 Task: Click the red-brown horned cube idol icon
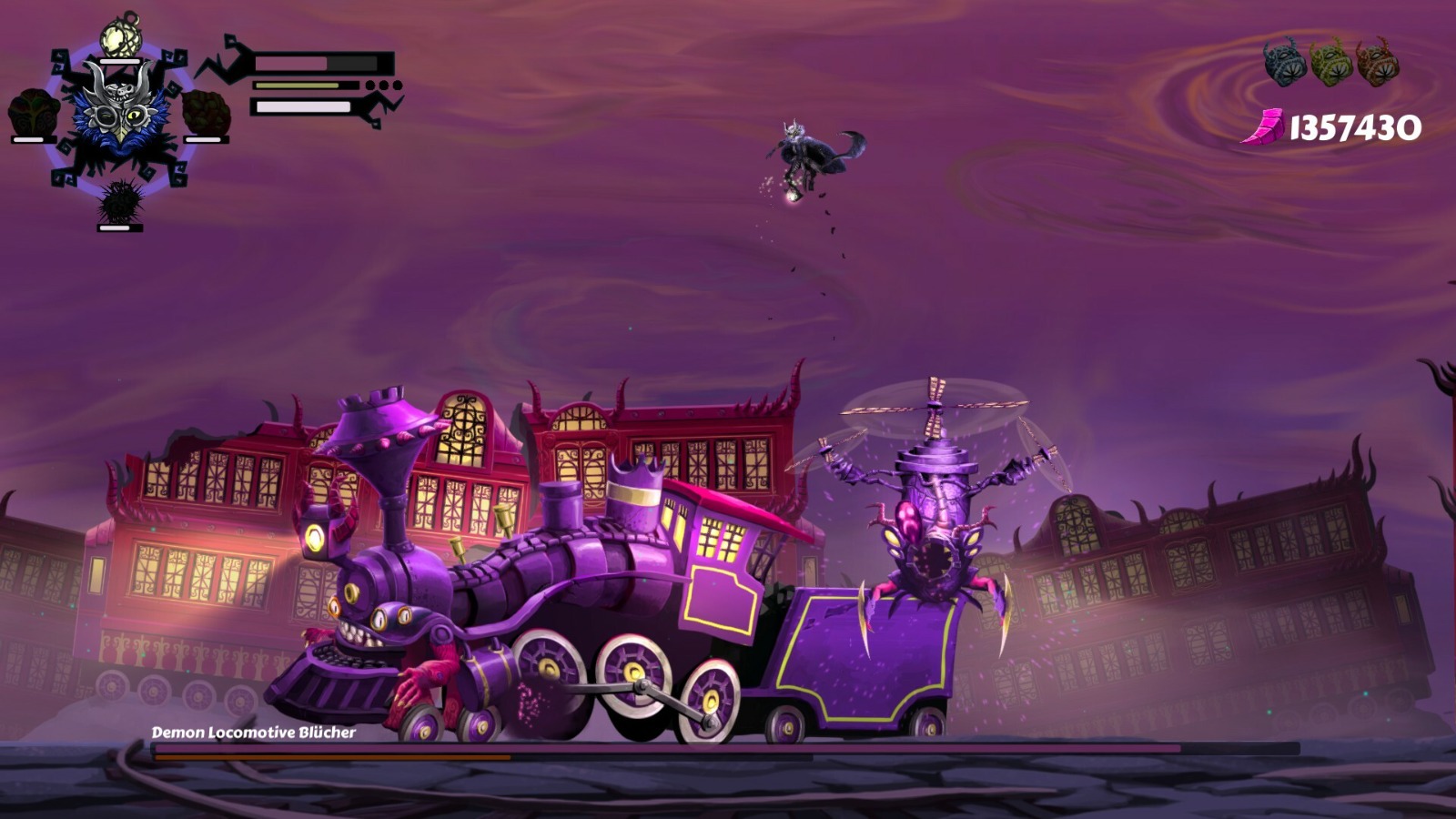[x=1377, y=62]
